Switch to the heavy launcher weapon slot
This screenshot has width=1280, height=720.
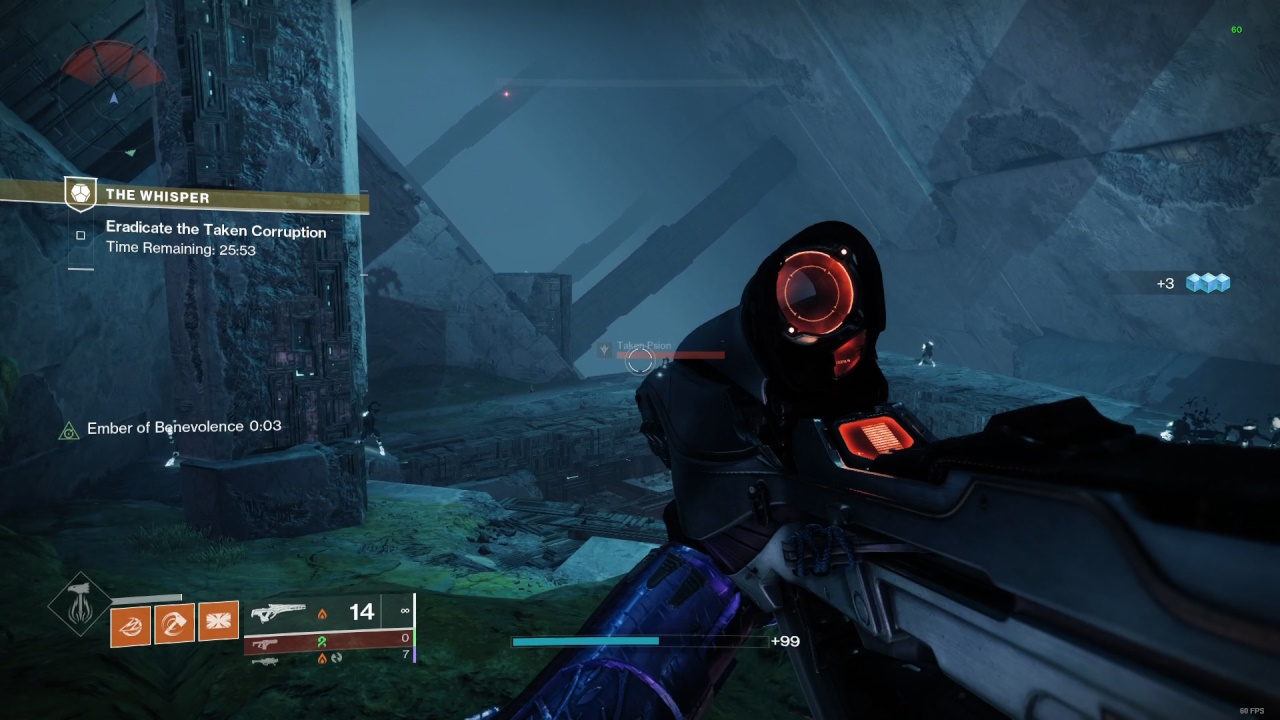click(328, 657)
